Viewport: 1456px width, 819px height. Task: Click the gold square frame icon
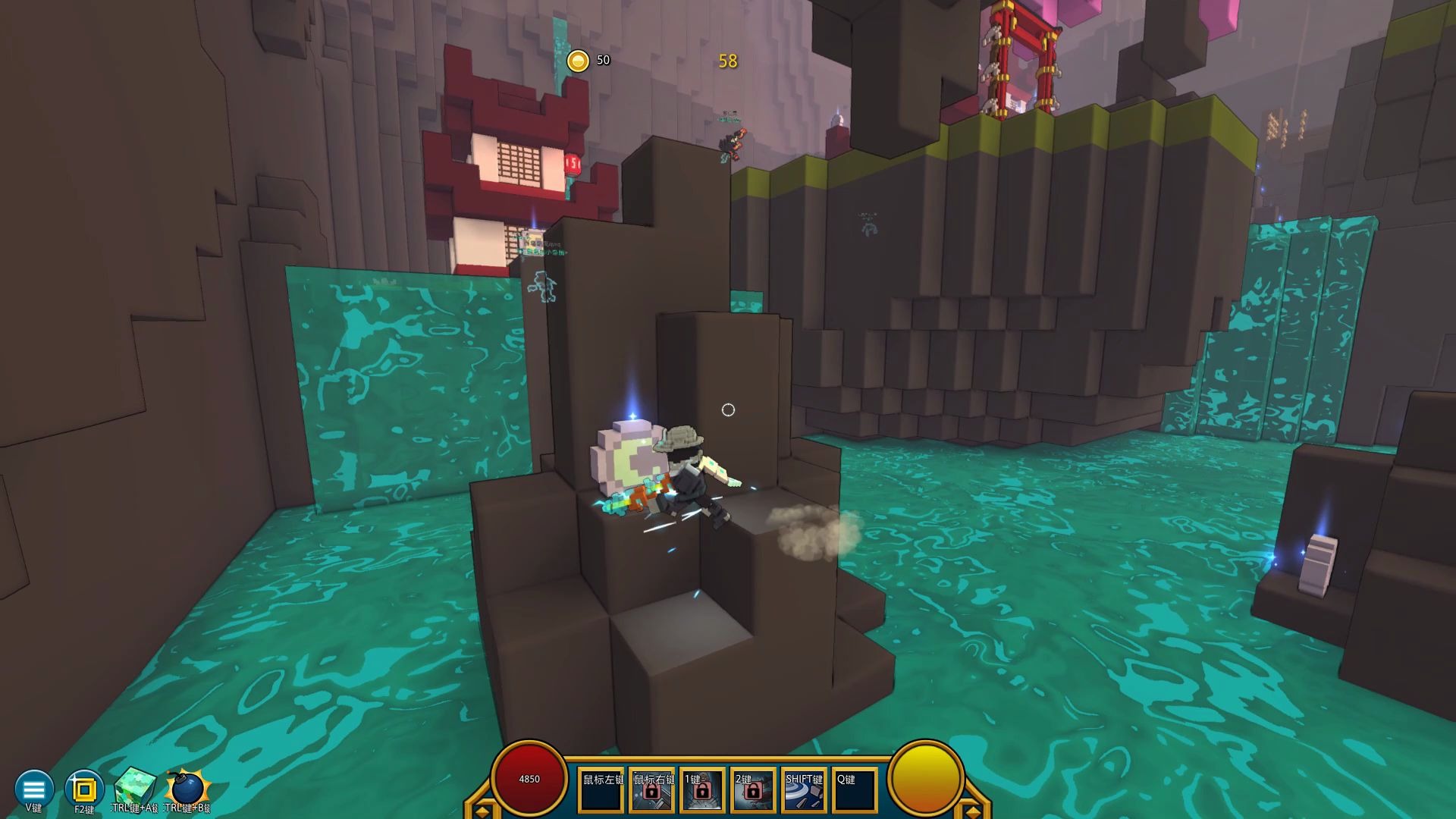click(84, 789)
